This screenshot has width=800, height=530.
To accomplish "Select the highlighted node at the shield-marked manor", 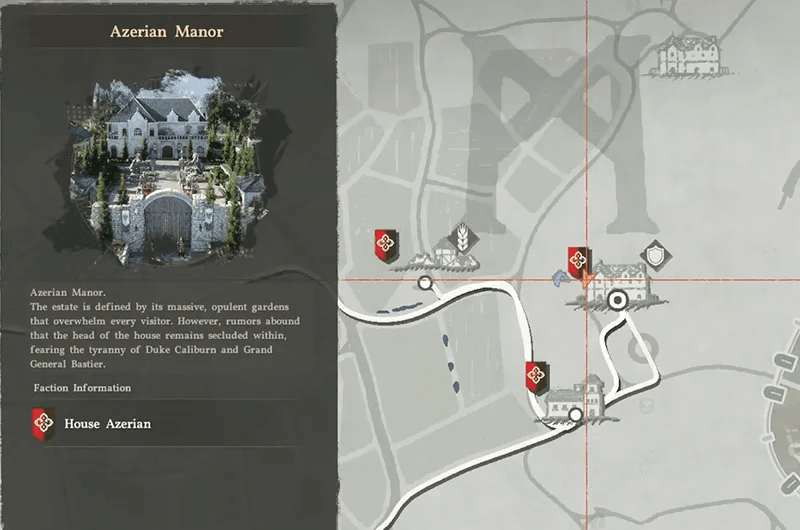I will (618, 298).
